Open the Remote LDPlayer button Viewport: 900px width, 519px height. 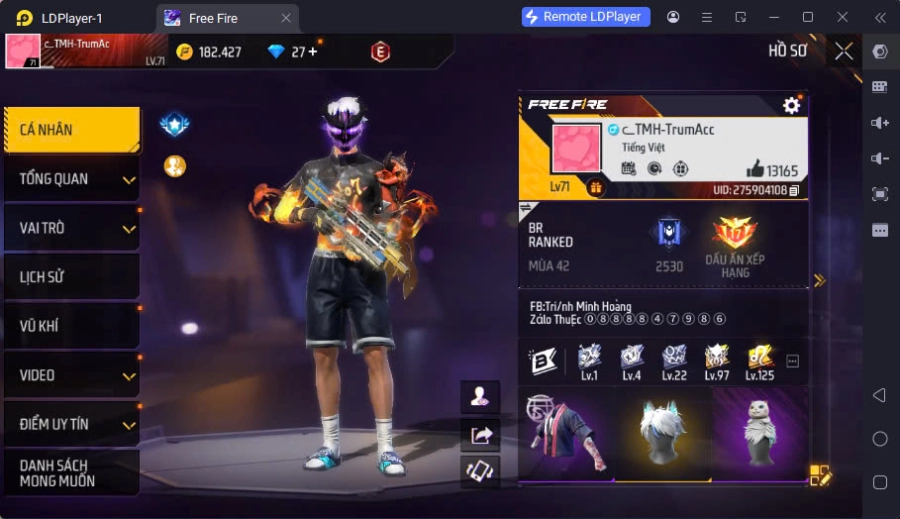coord(586,17)
